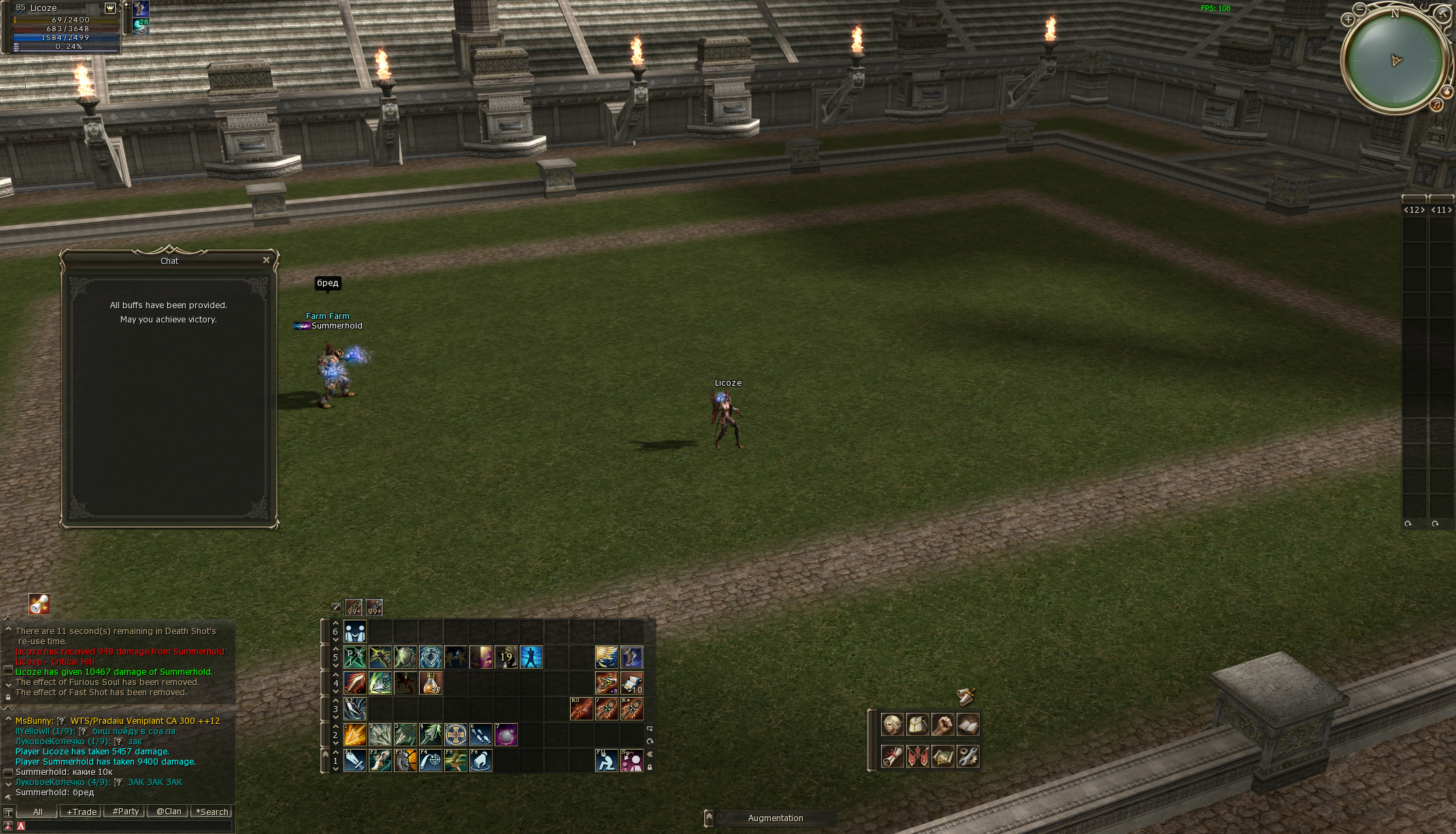1456x834 pixels.
Task: Show the All chat tab
Action: coord(37,812)
